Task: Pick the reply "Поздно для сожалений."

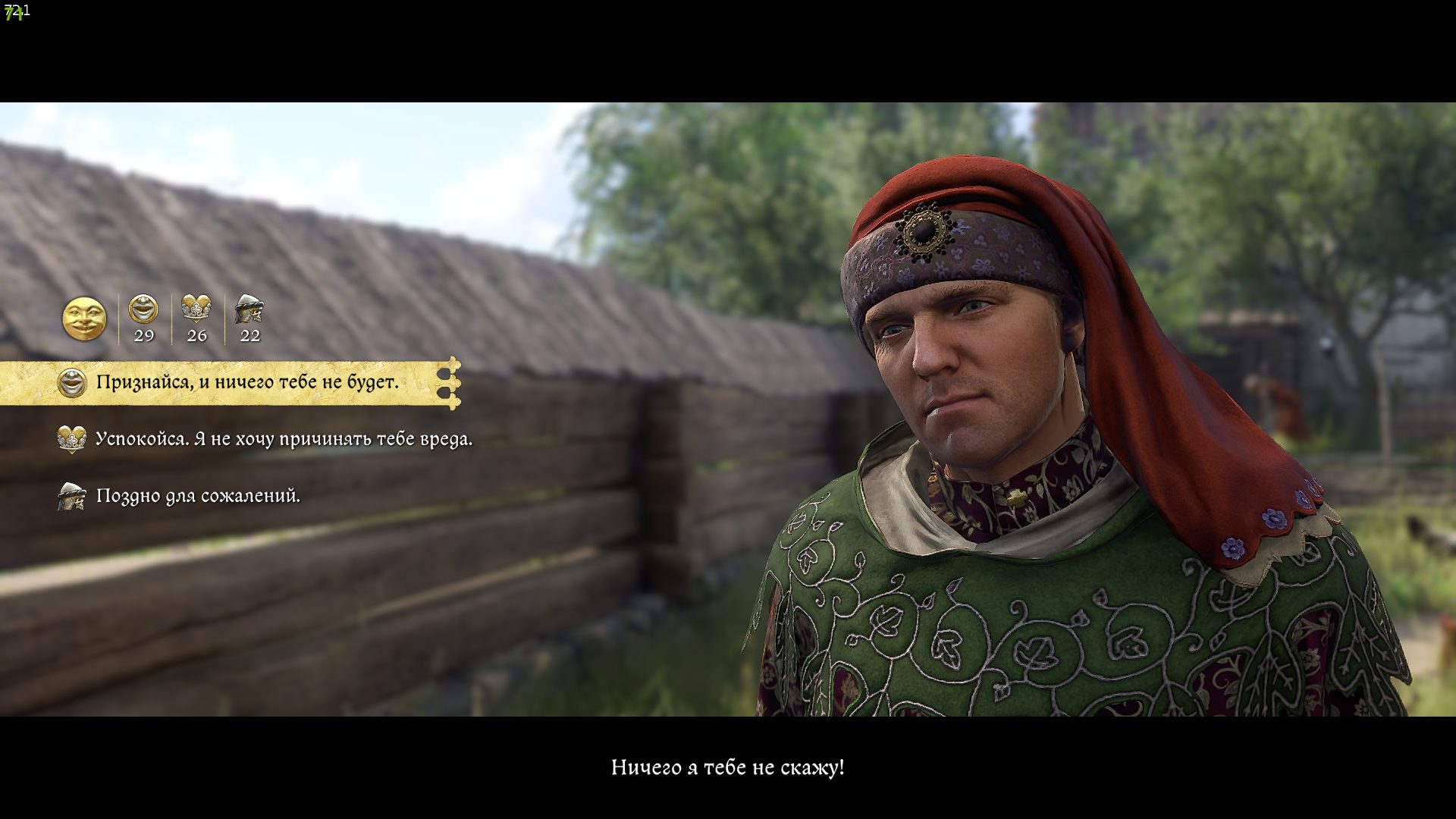Action: [x=198, y=496]
